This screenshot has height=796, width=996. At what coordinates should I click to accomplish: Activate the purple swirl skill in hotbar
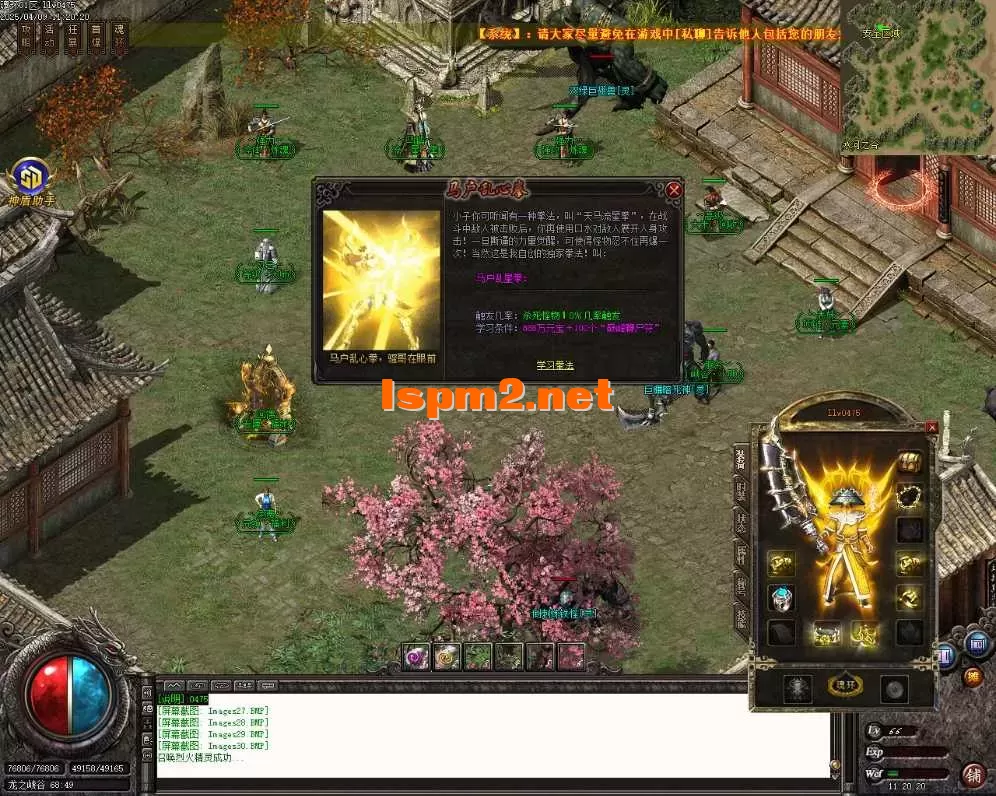(x=415, y=656)
